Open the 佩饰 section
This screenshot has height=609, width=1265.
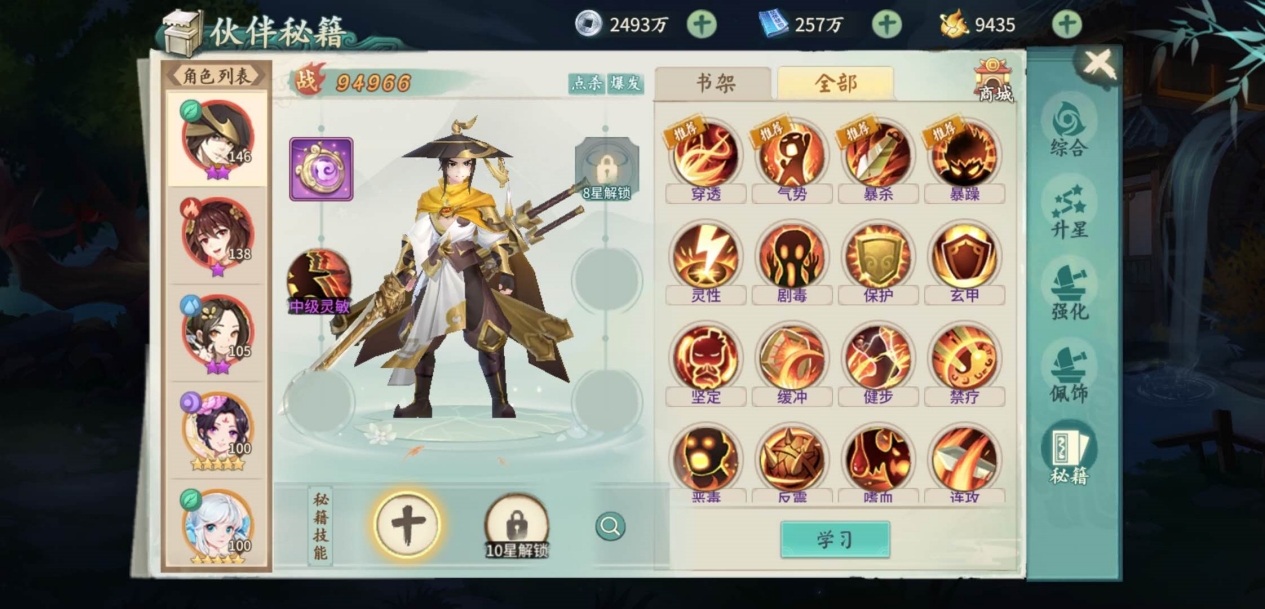(x=1068, y=371)
